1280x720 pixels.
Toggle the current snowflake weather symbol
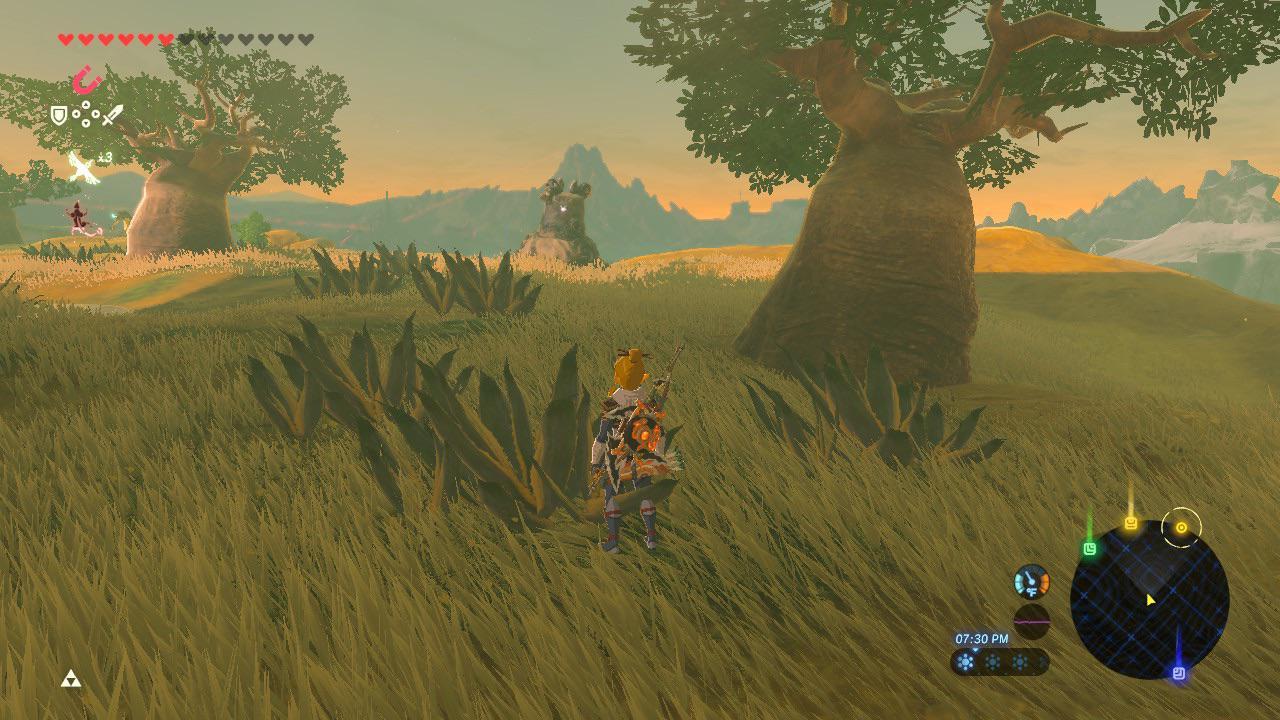(x=964, y=661)
